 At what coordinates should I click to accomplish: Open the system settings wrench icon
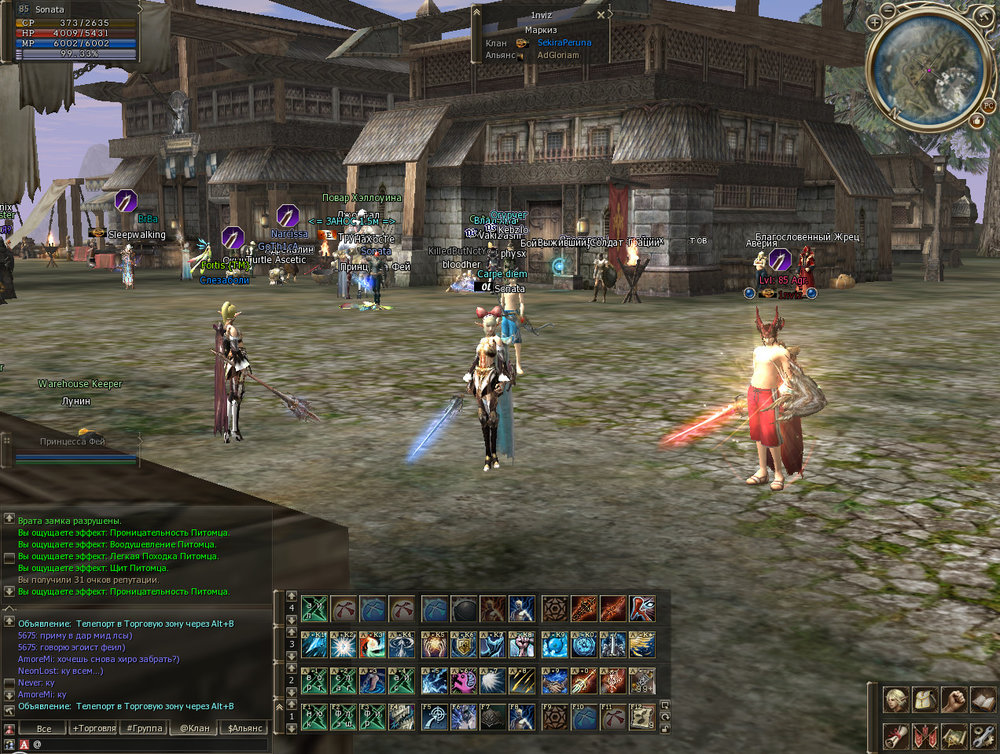983,735
